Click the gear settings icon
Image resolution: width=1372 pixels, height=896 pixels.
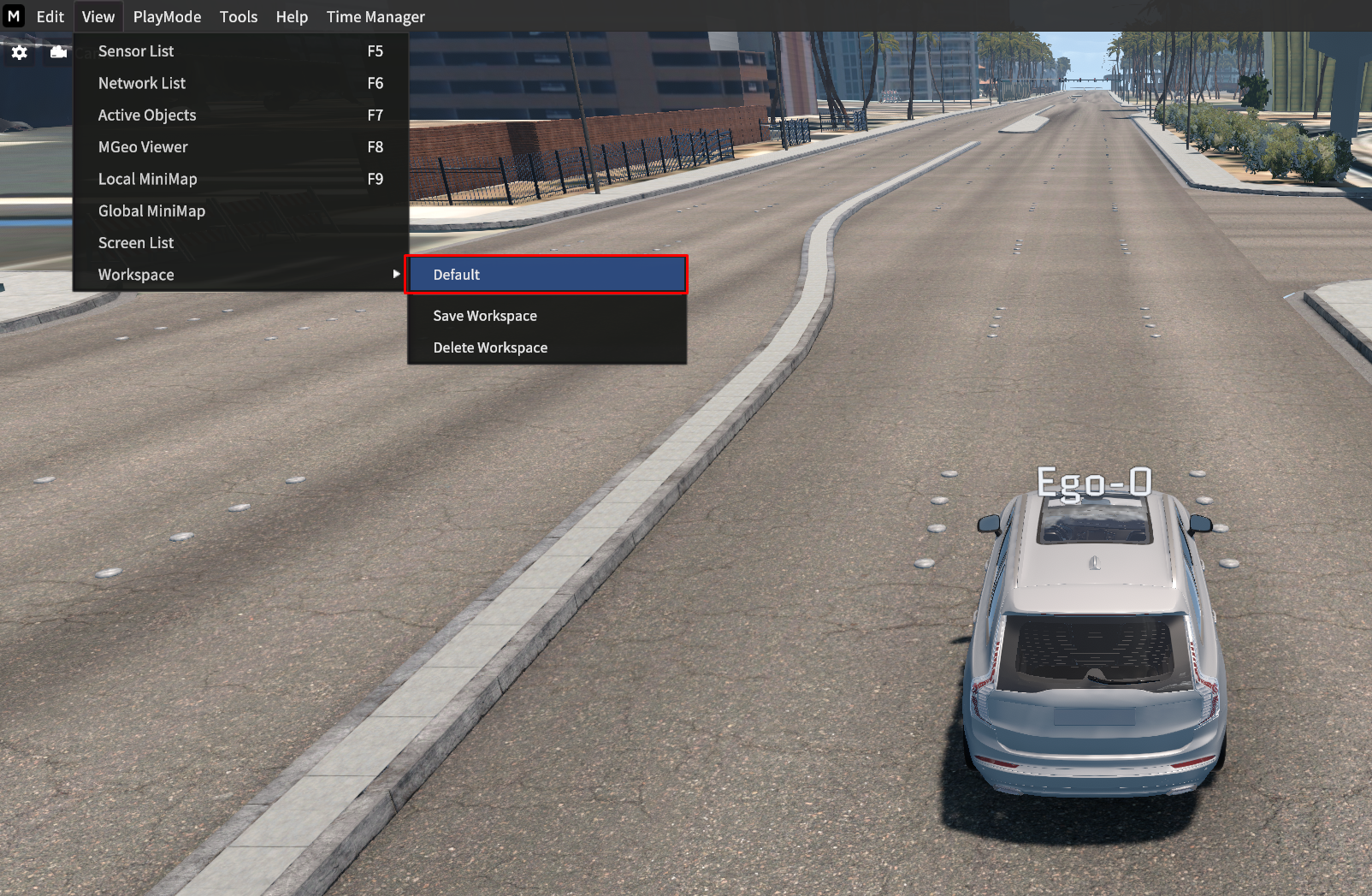click(20, 53)
